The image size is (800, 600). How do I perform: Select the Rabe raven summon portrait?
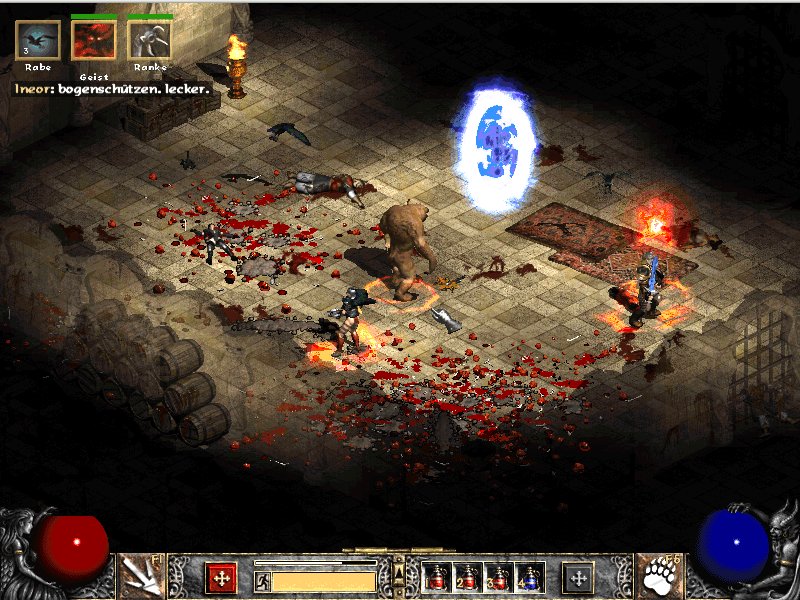point(38,40)
